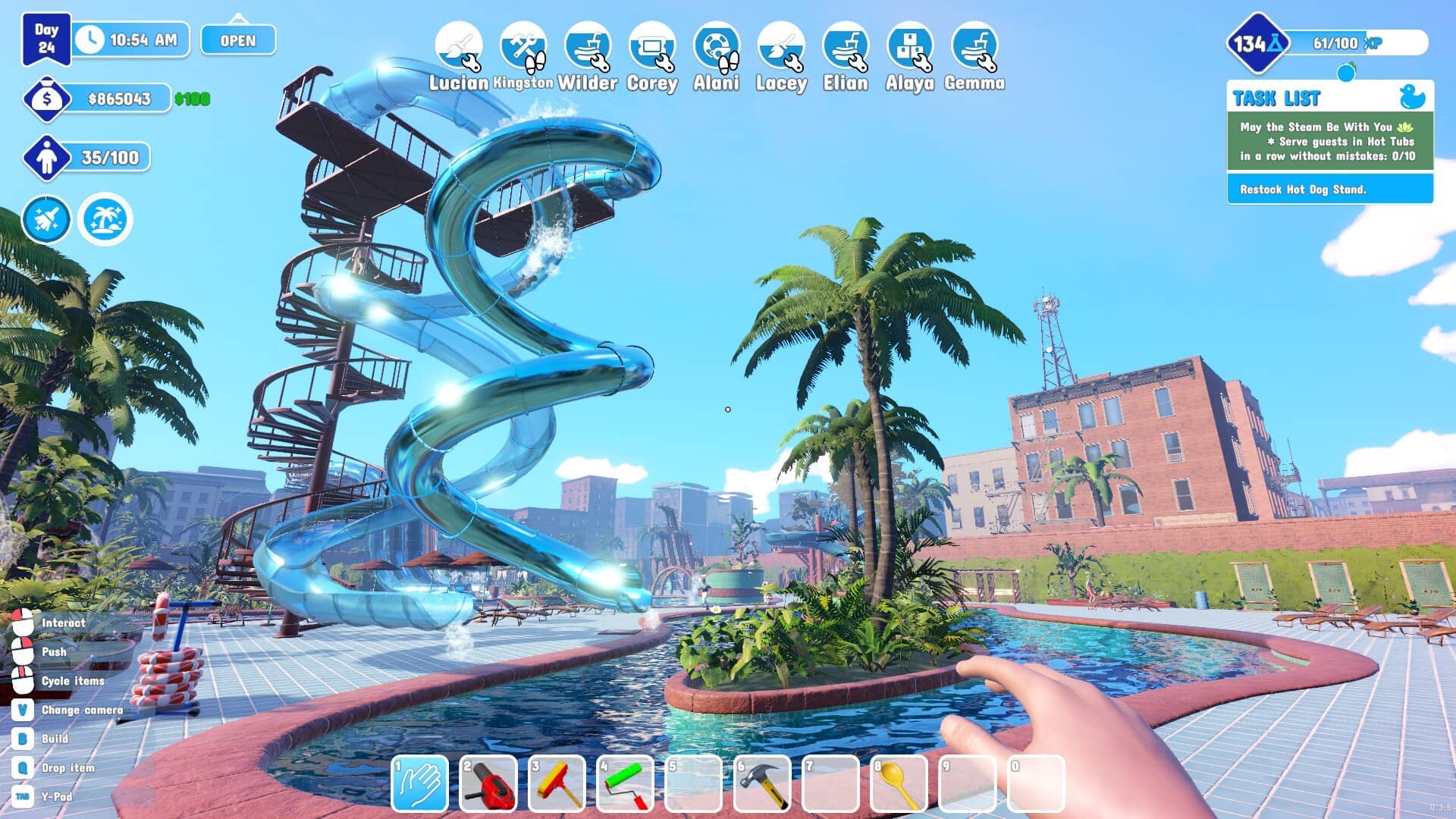Select Alani the lifeguard icon
The image size is (1456, 819).
pos(716,46)
